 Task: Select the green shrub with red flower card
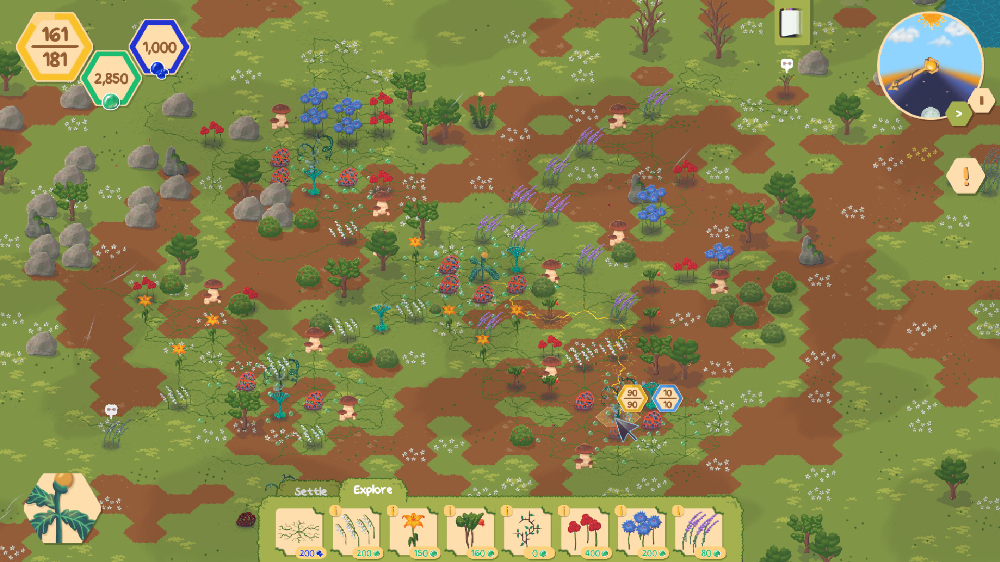point(469,532)
